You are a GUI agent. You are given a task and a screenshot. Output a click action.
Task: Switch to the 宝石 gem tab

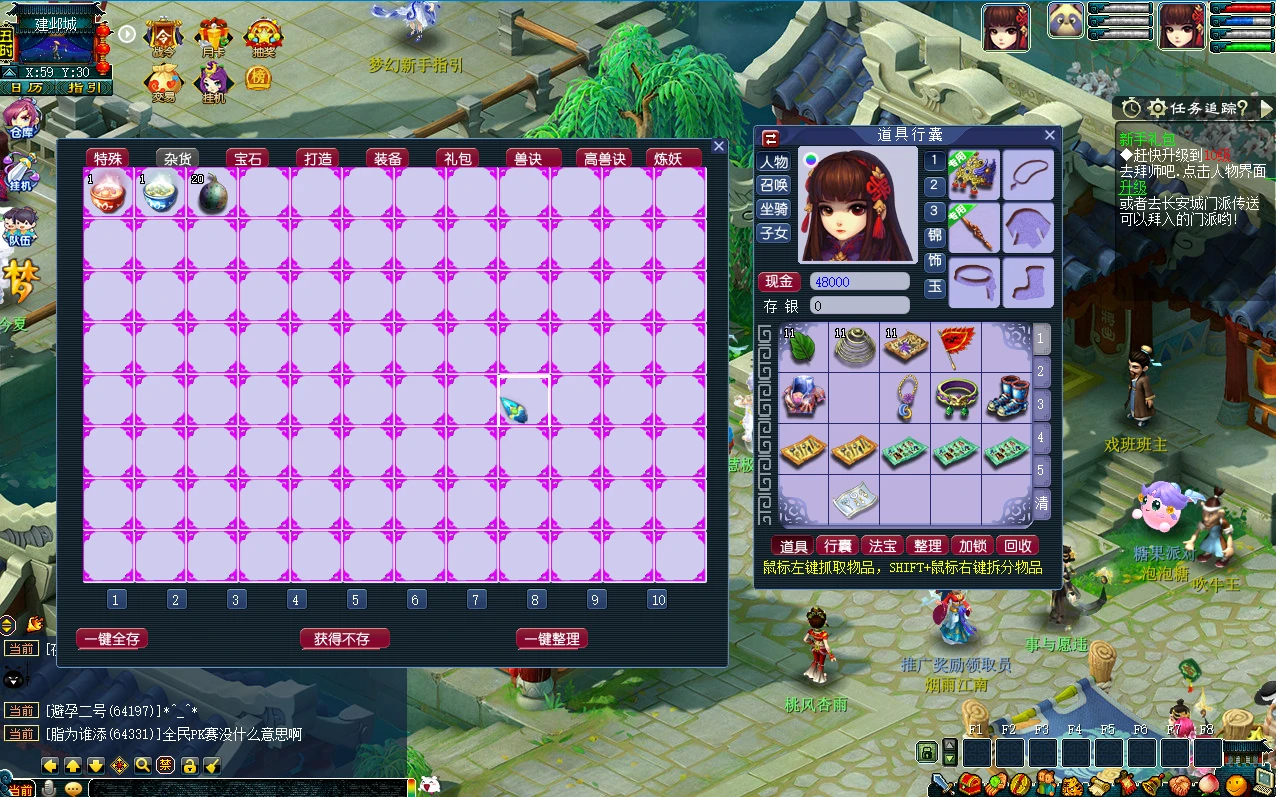(247, 158)
